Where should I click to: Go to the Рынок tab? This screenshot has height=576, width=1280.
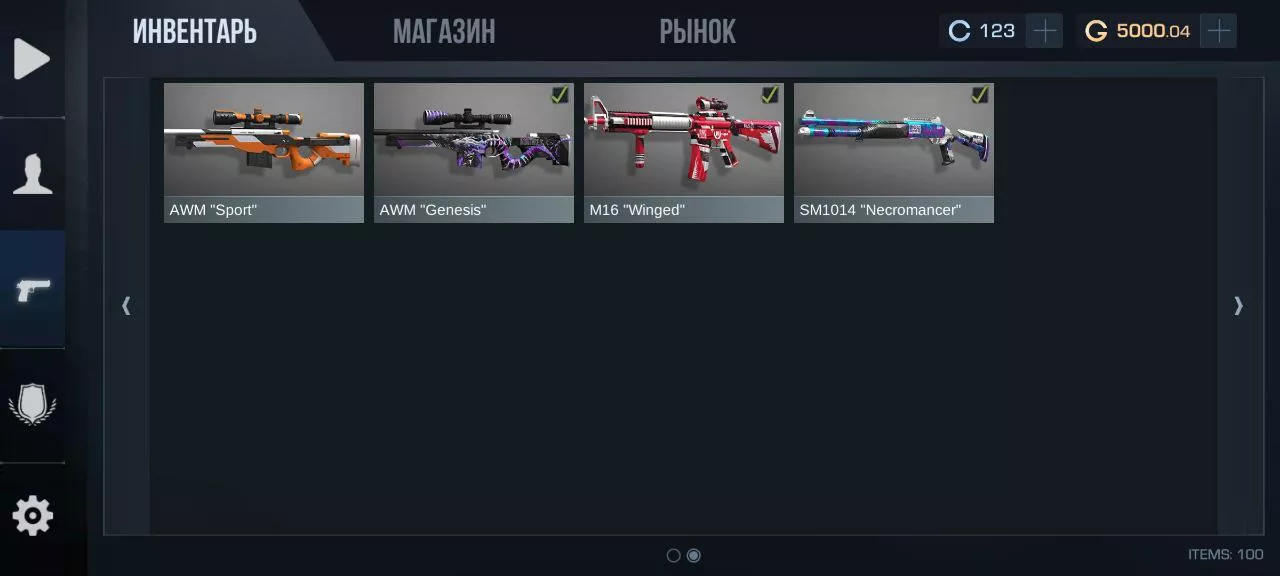click(697, 32)
